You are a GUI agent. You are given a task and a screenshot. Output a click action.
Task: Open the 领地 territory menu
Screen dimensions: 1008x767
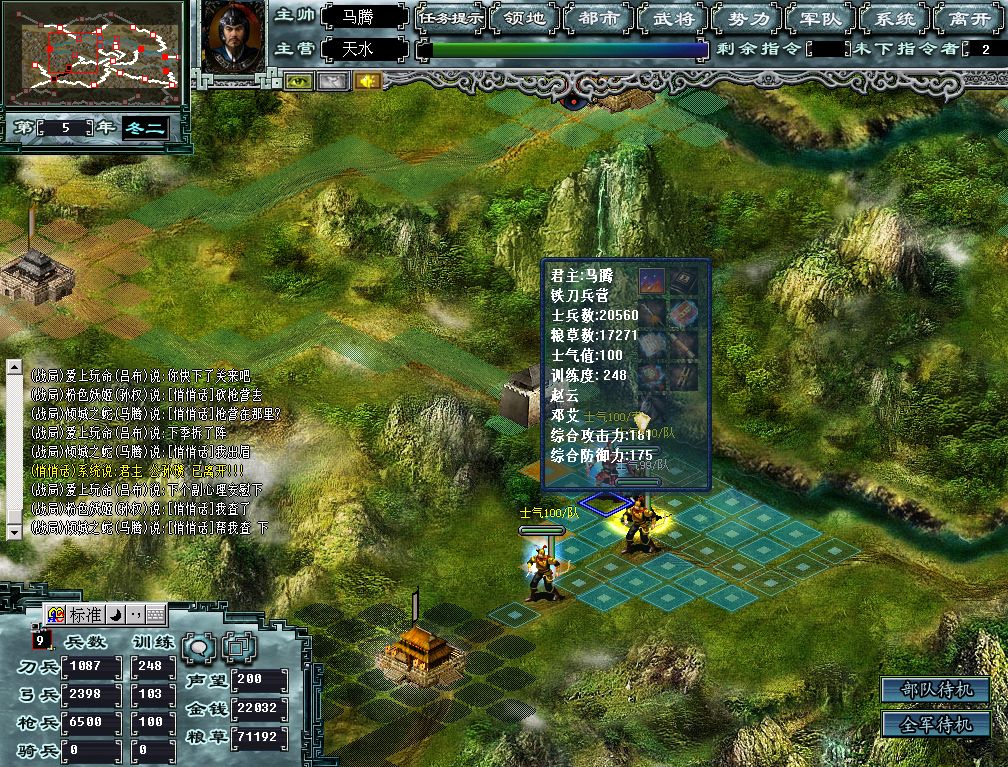[x=525, y=18]
